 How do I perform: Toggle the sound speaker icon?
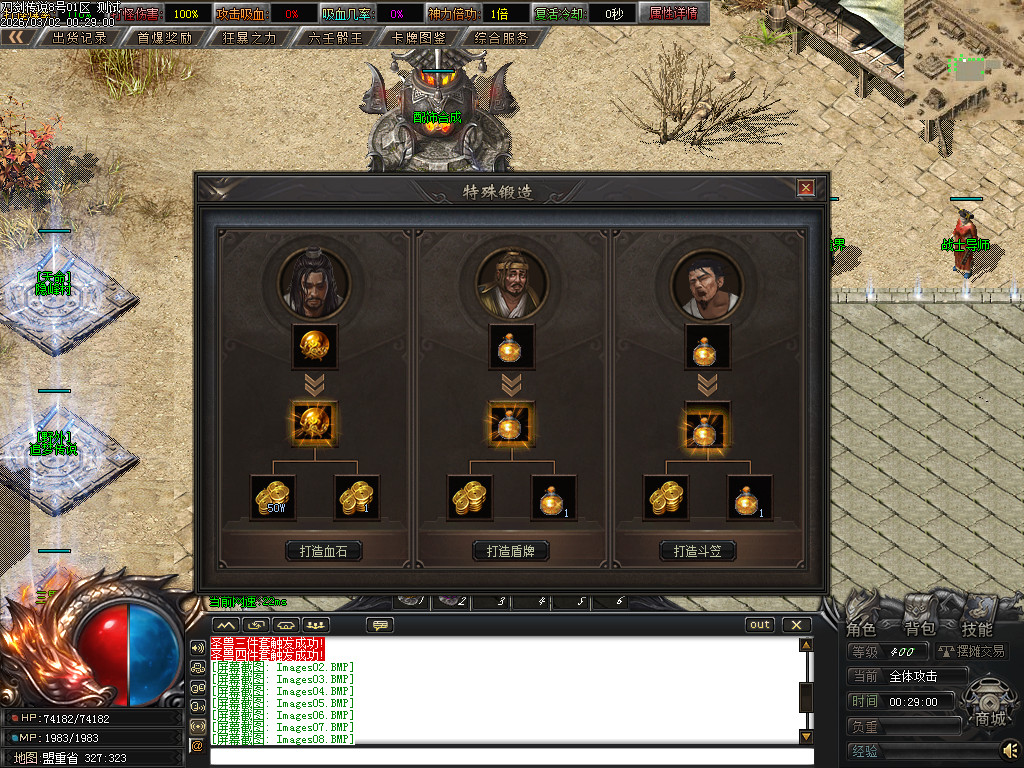[x=1011, y=749]
